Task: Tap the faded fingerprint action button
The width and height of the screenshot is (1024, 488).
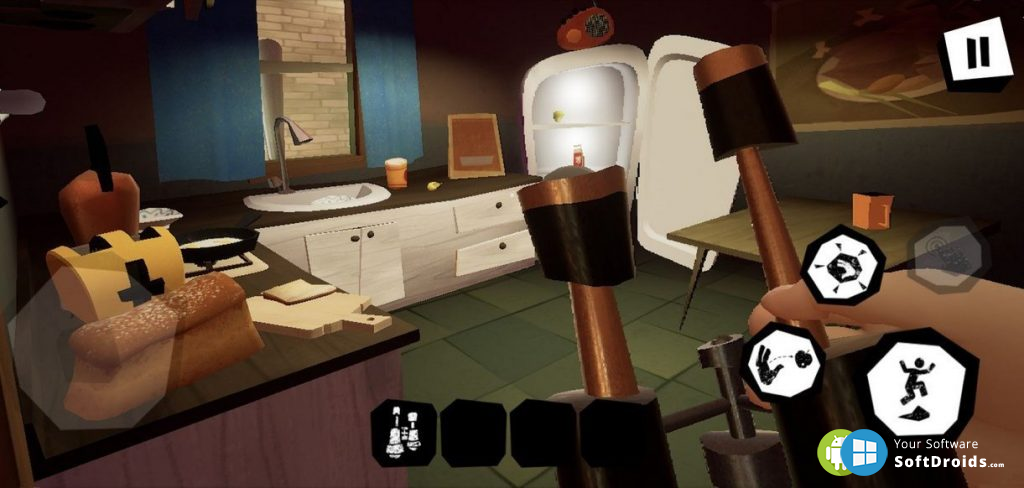Action: [948, 253]
